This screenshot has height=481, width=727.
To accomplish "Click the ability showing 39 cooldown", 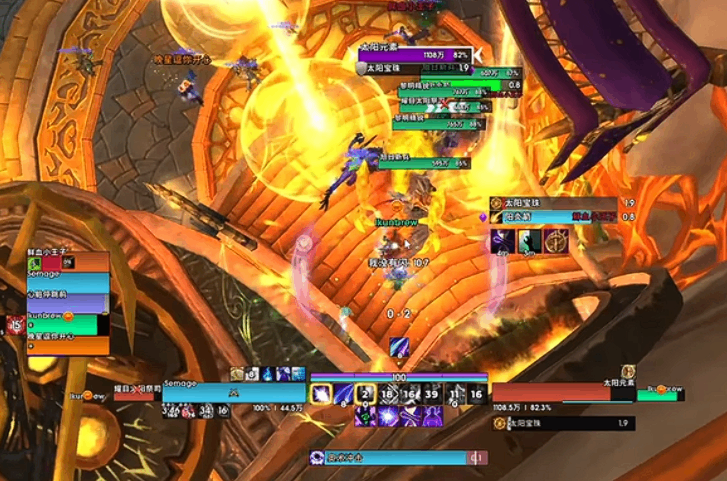I will (432, 393).
